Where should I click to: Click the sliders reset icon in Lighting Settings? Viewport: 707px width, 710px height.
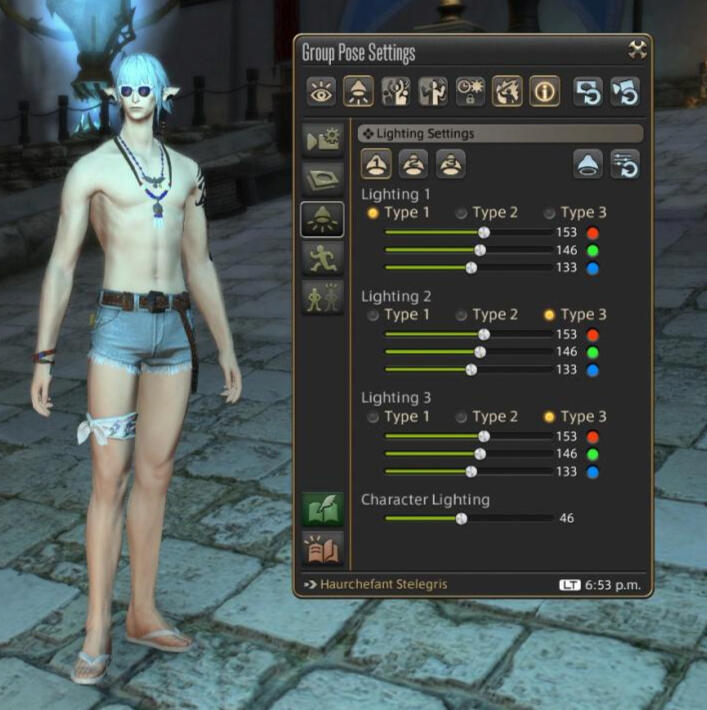pos(626,164)
